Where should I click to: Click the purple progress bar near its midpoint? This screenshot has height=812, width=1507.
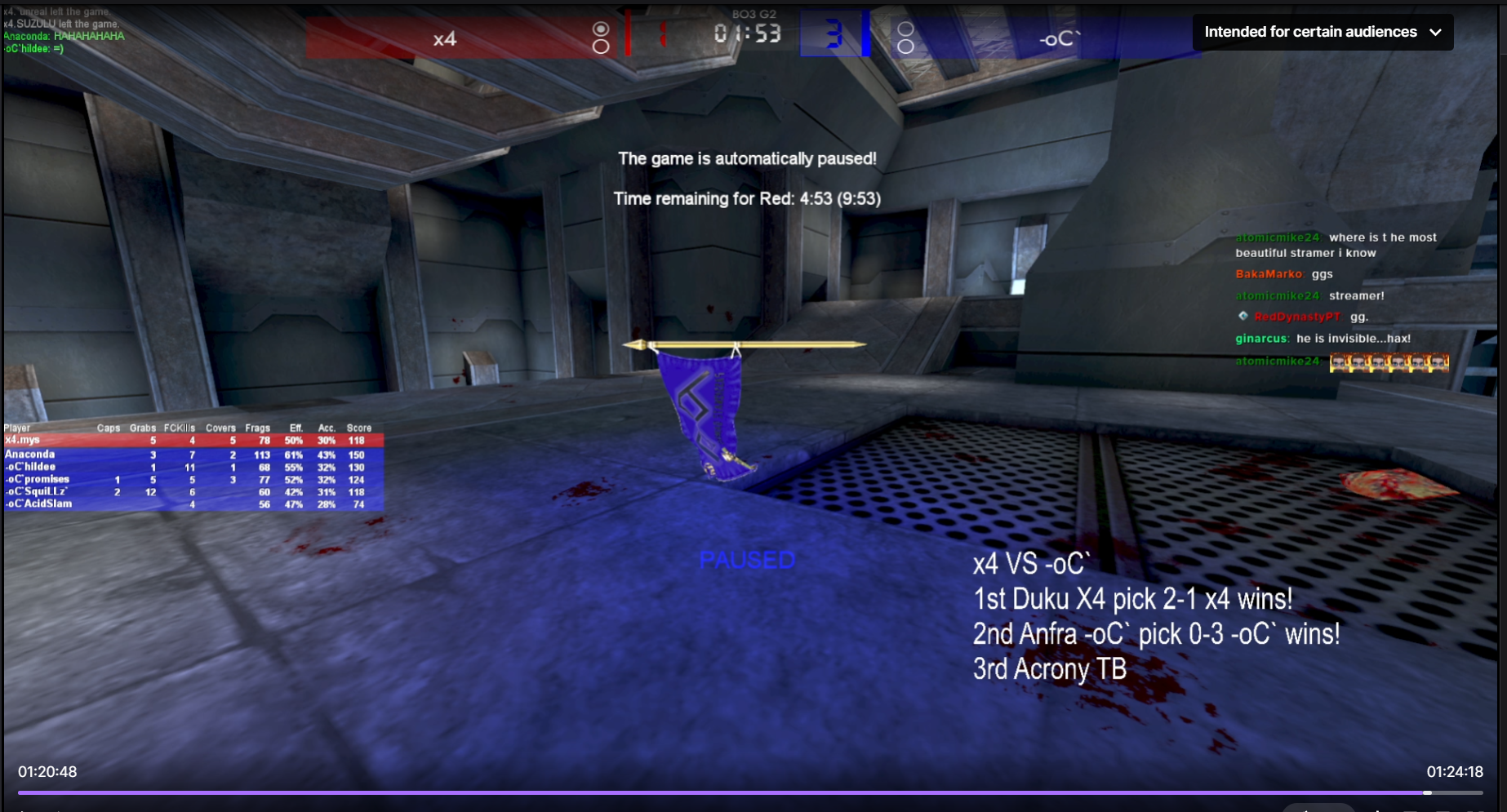pyautogui.click(x=753, y=792)
